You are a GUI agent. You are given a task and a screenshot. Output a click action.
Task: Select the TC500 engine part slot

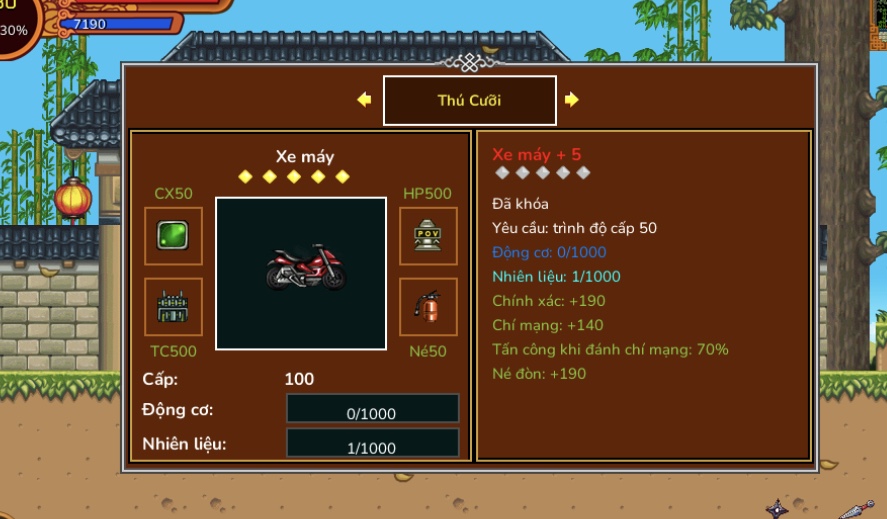[173, 306]
